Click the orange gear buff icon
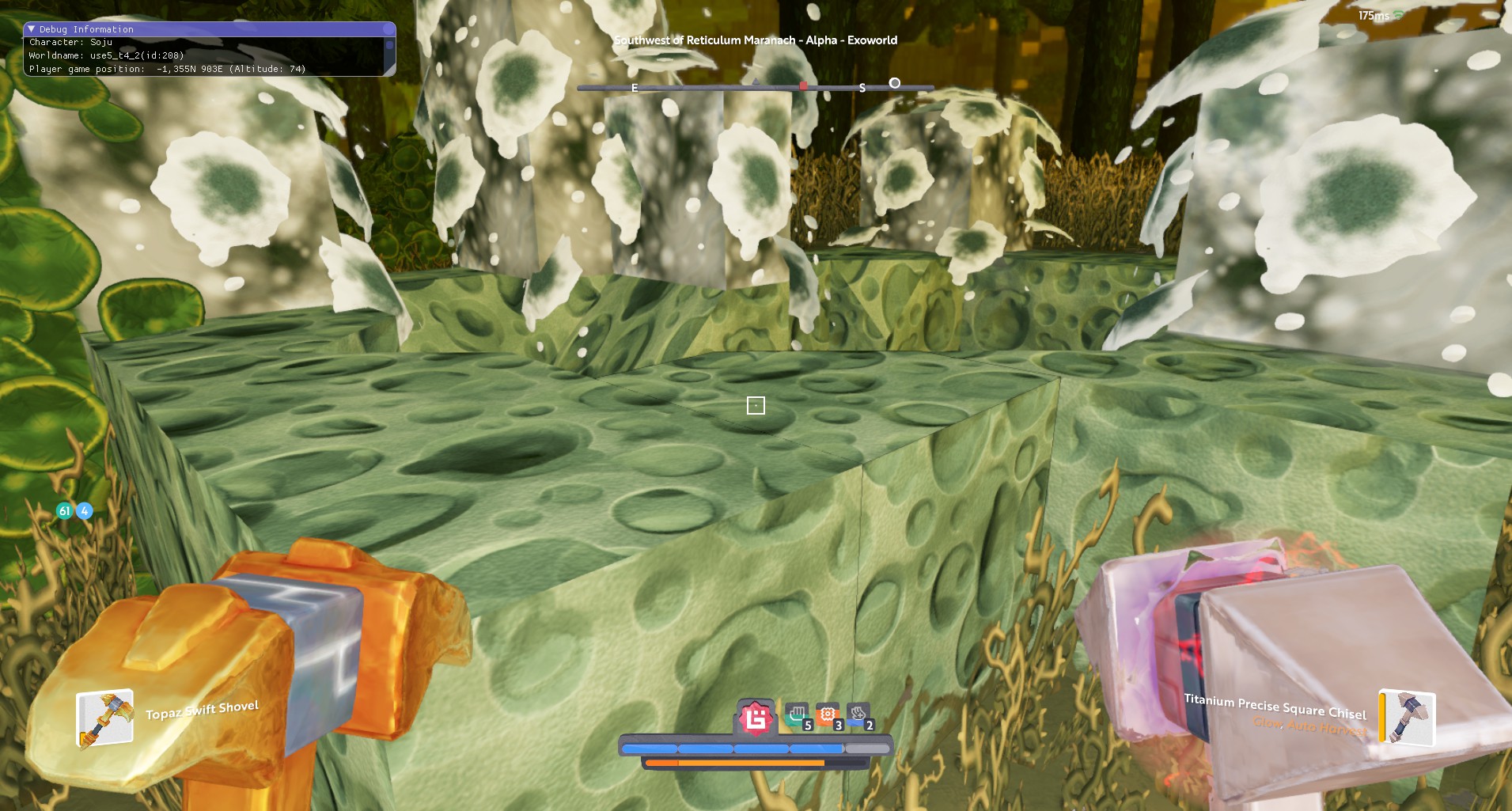 click(x=828, y=716)
